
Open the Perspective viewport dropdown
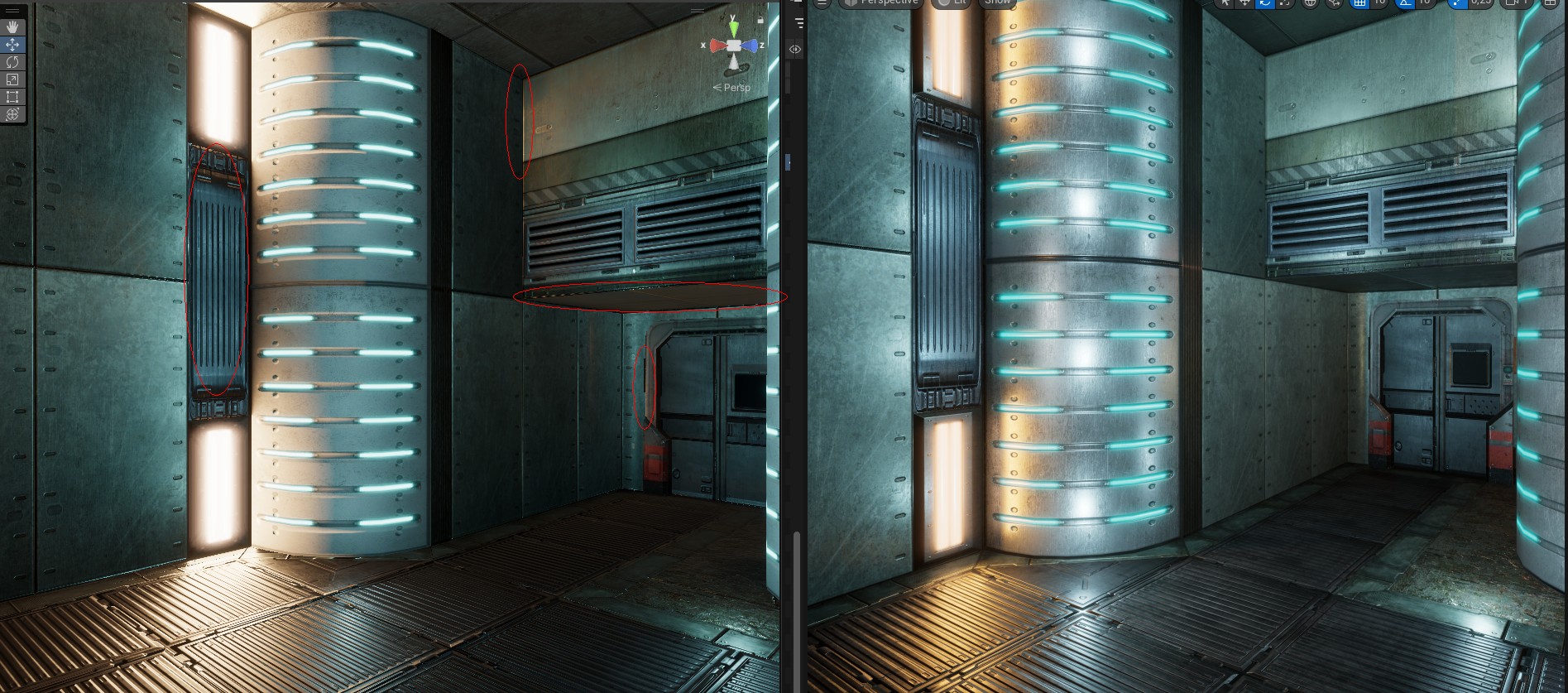tap(882, 2)
